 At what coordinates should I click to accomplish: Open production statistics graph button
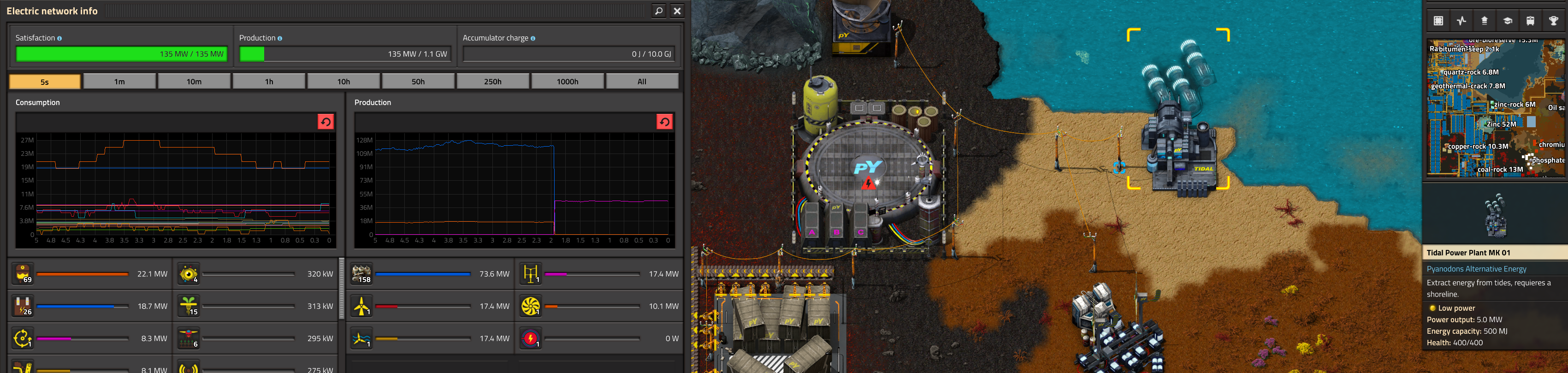pyautogui.click(x=1461, y=21)
